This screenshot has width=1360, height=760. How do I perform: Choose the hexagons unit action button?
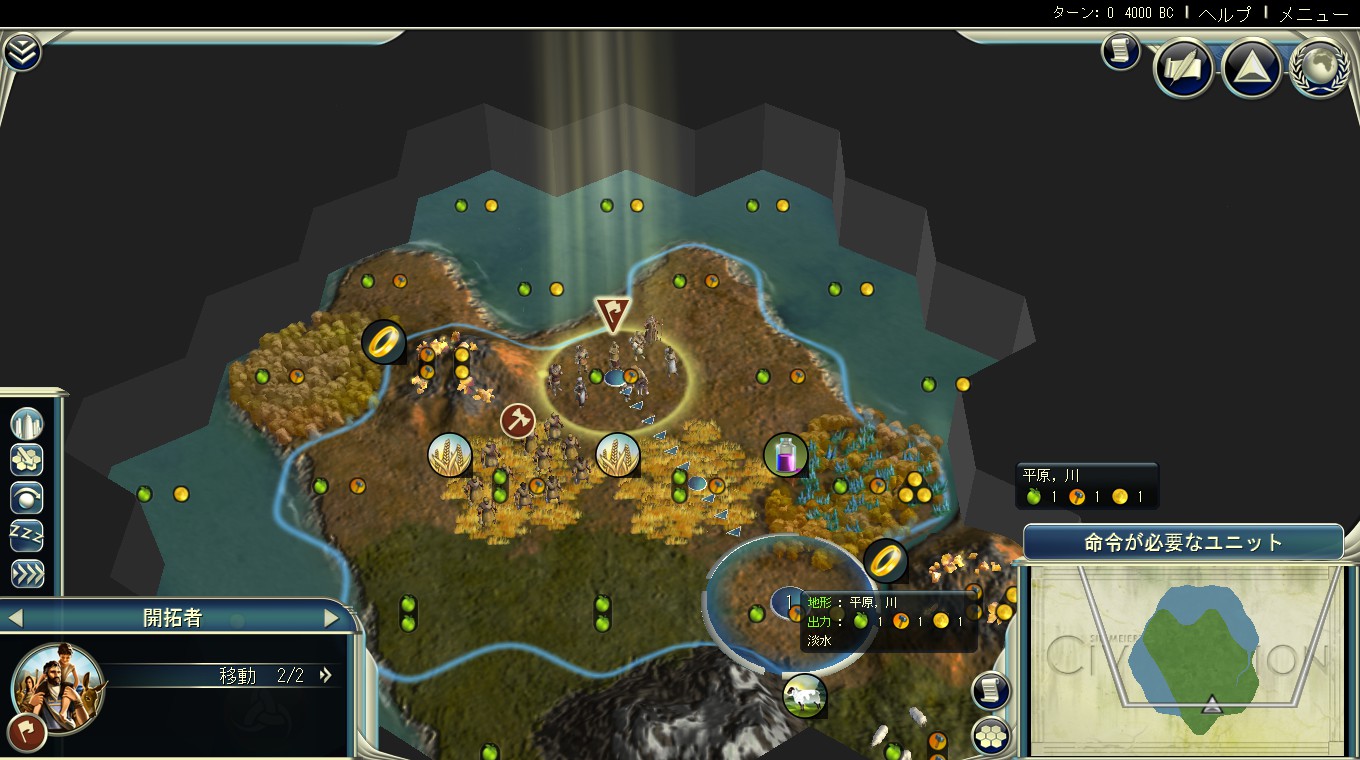click(x=27, y=460)
